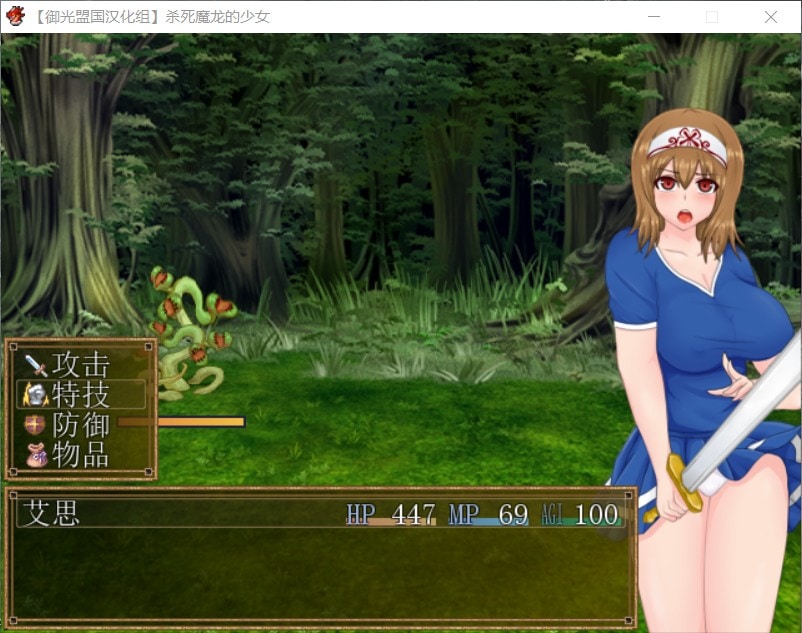Minimize the game window
Image resolution: width=802 pixels, height=633 pixels.
pos(653,17)
